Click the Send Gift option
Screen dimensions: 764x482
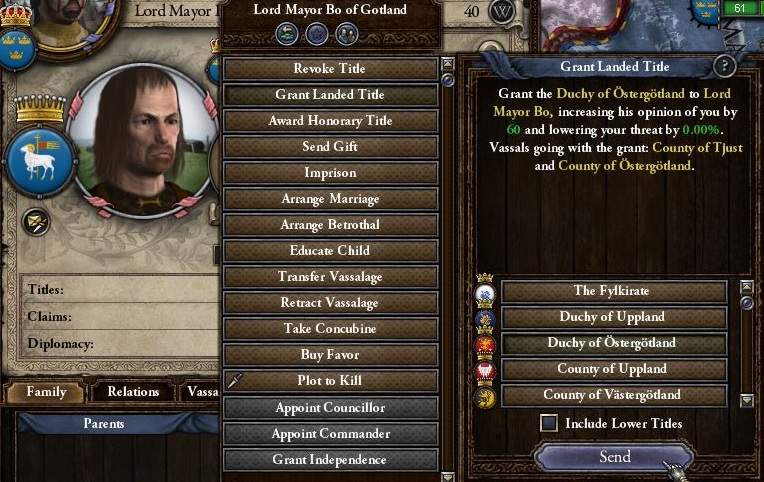pos(330,147)
